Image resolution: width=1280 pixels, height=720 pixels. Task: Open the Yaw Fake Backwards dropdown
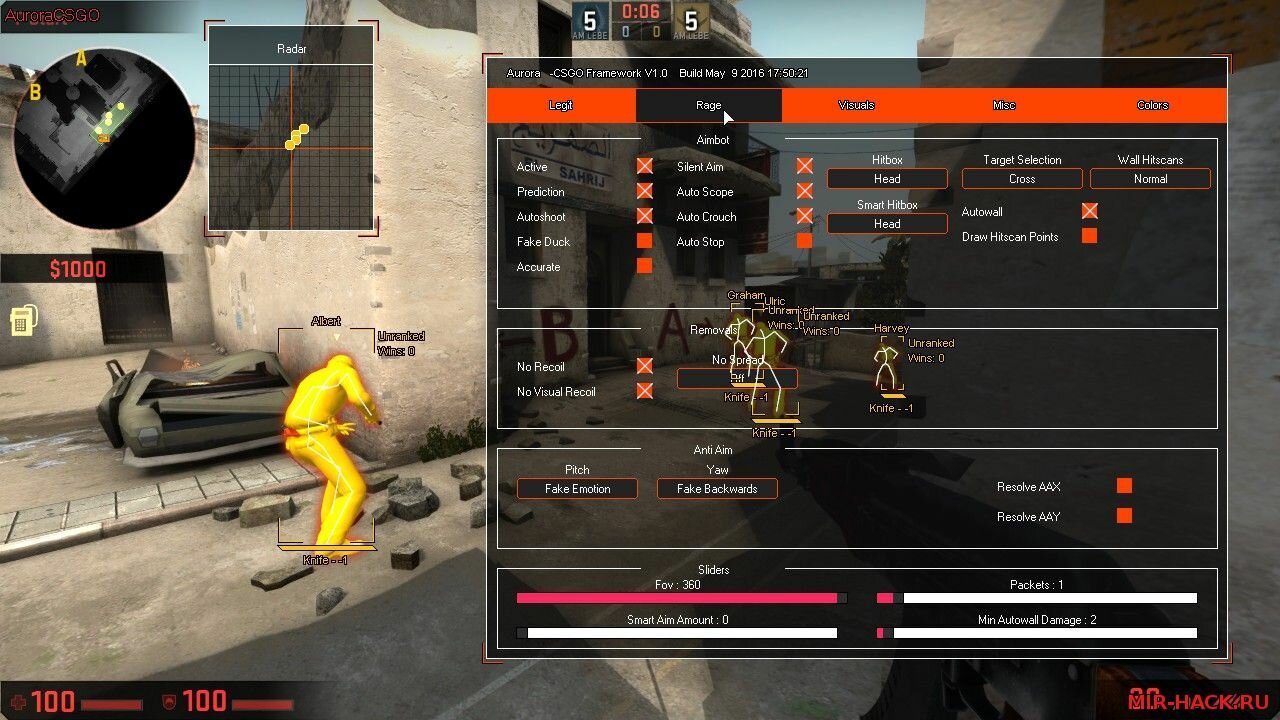(x=717, y=489)
